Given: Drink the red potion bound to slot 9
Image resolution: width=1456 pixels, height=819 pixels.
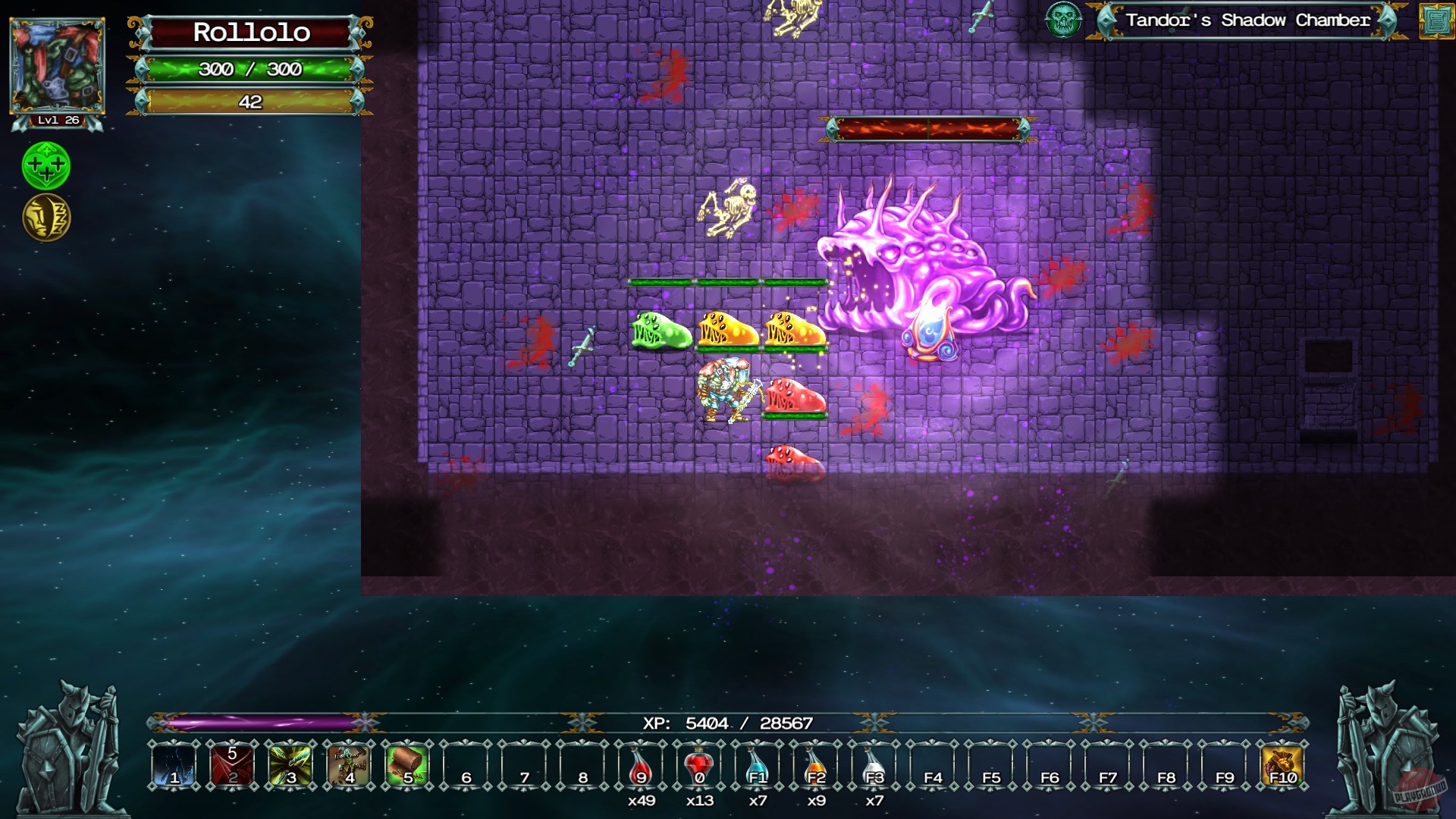Looking at the screenshot, I should click(x=639, y=768).
